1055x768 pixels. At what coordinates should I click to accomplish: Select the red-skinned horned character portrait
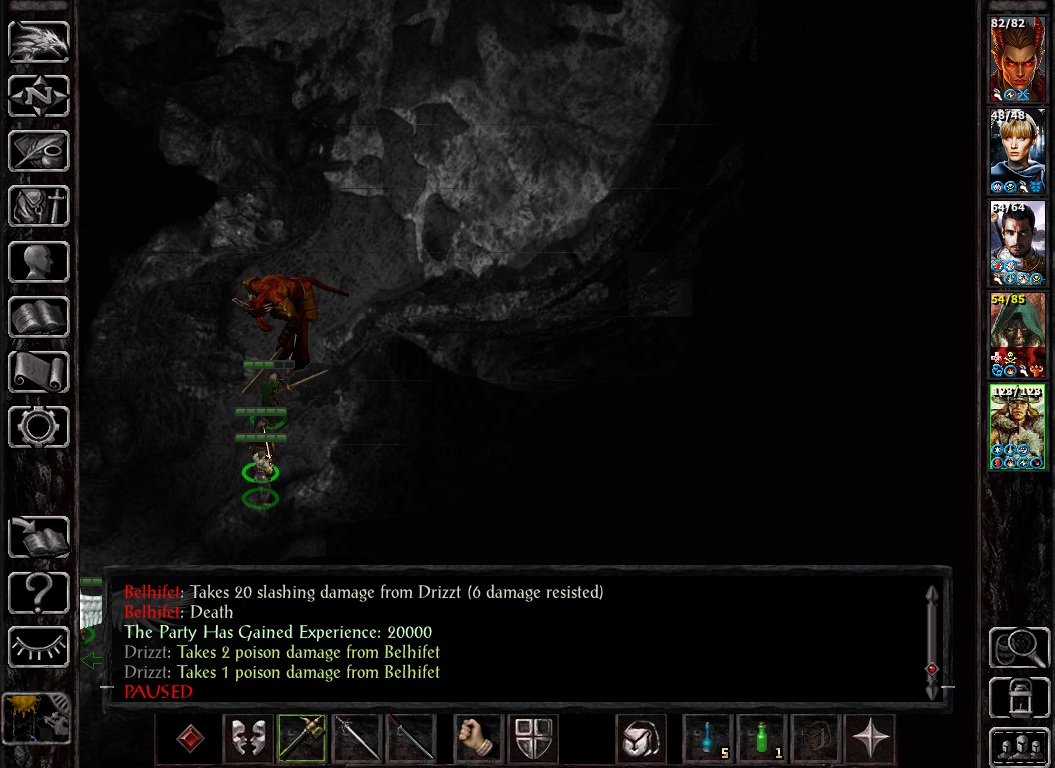(x=1018, y=59)
